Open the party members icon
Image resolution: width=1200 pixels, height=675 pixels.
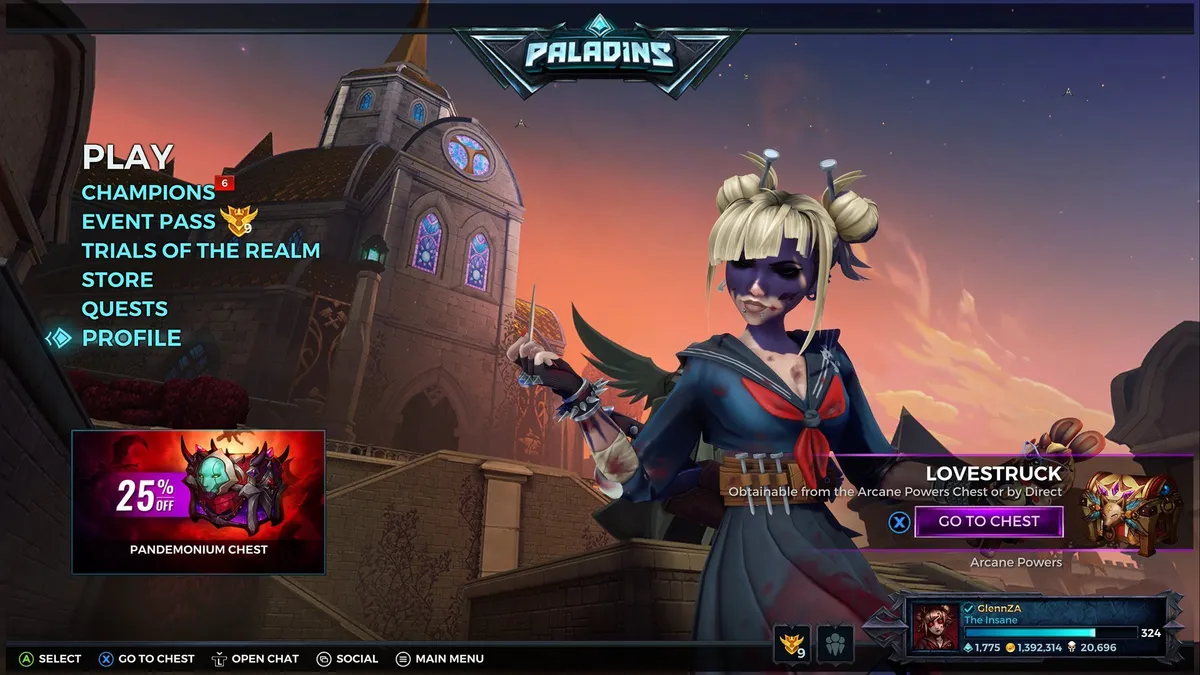coord(835,641)
